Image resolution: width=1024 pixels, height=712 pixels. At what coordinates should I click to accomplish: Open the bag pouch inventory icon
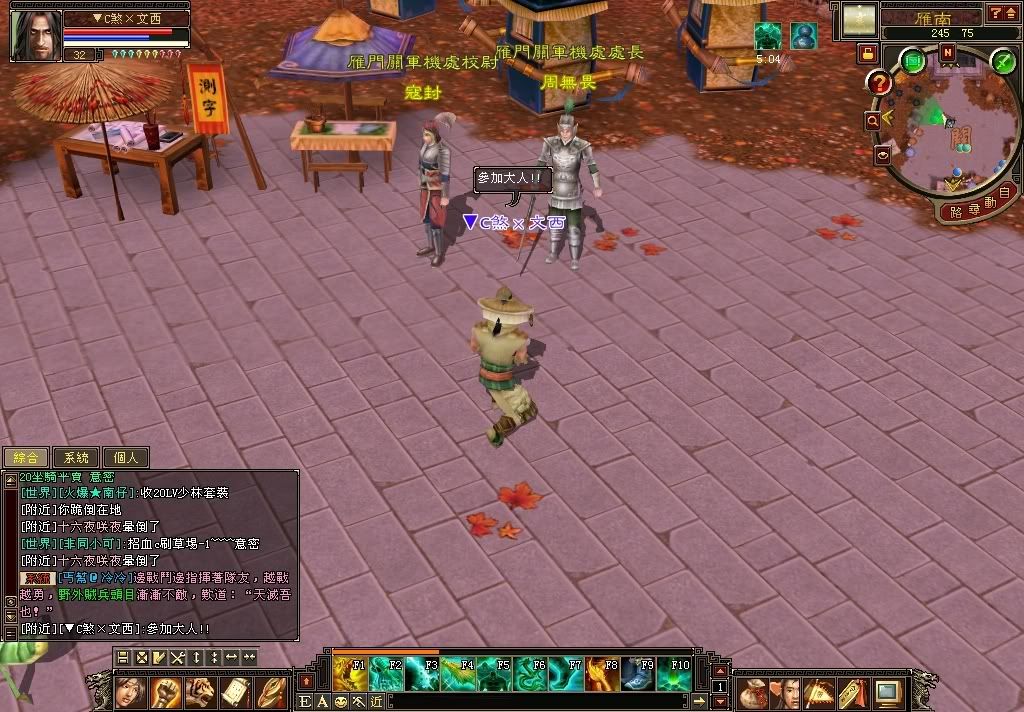[753, 691]
